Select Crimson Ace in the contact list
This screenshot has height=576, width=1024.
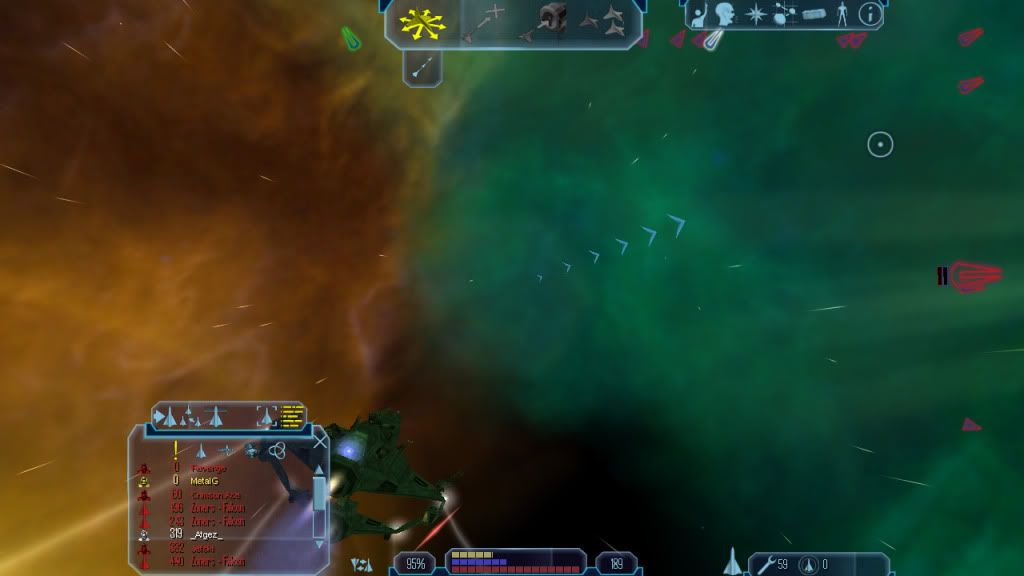(x=217, y=494)
